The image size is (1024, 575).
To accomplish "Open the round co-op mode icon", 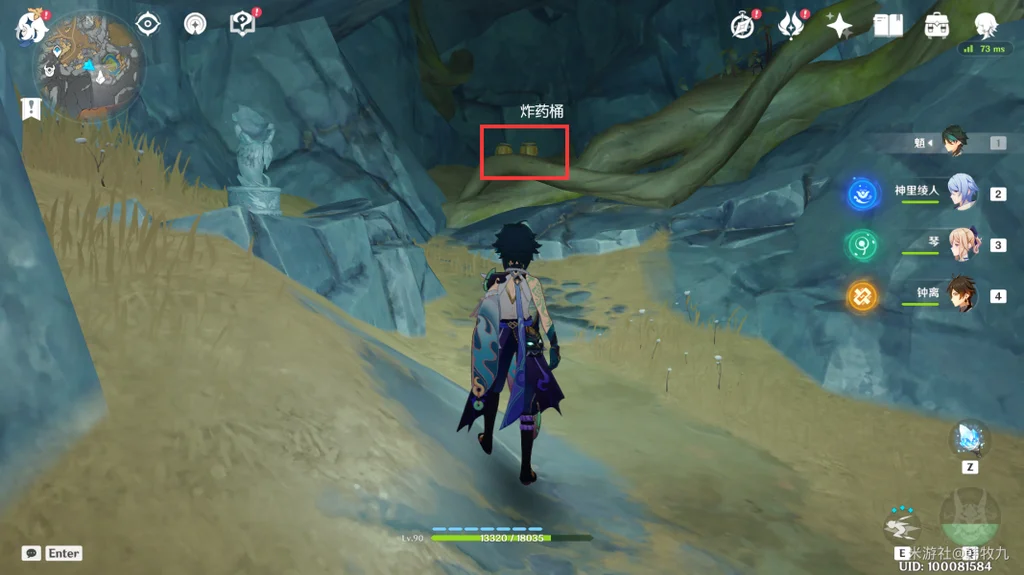I will point(195,24).
